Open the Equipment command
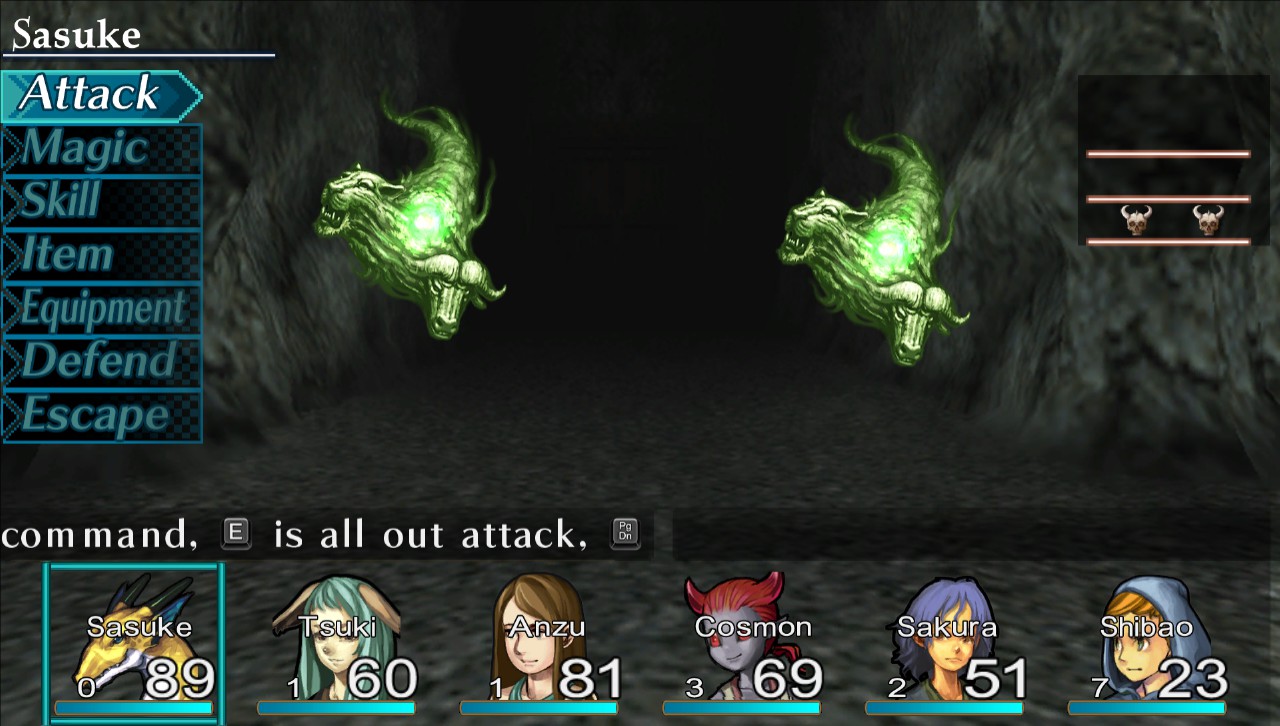This screenshot has height=726, width=1280. pyautogui.click(x=100, y=309)
